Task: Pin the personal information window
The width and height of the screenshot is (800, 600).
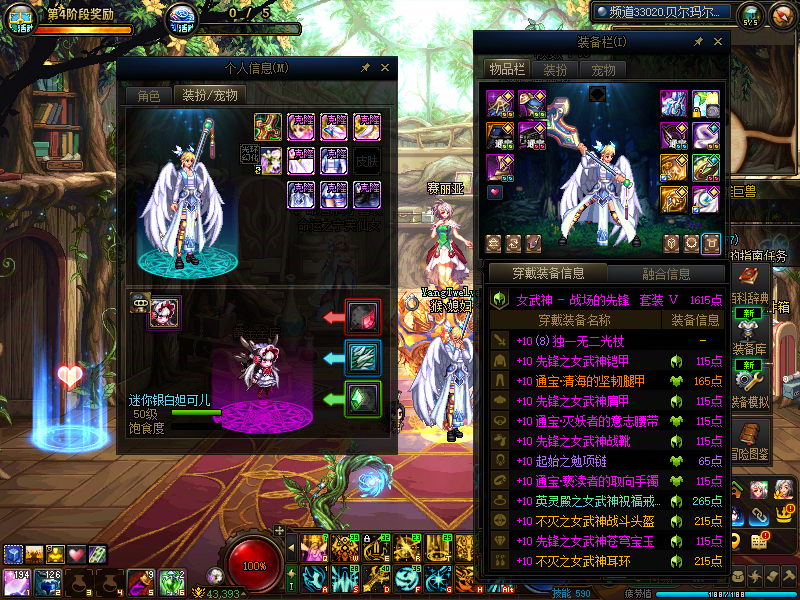Action: [366, 68]
